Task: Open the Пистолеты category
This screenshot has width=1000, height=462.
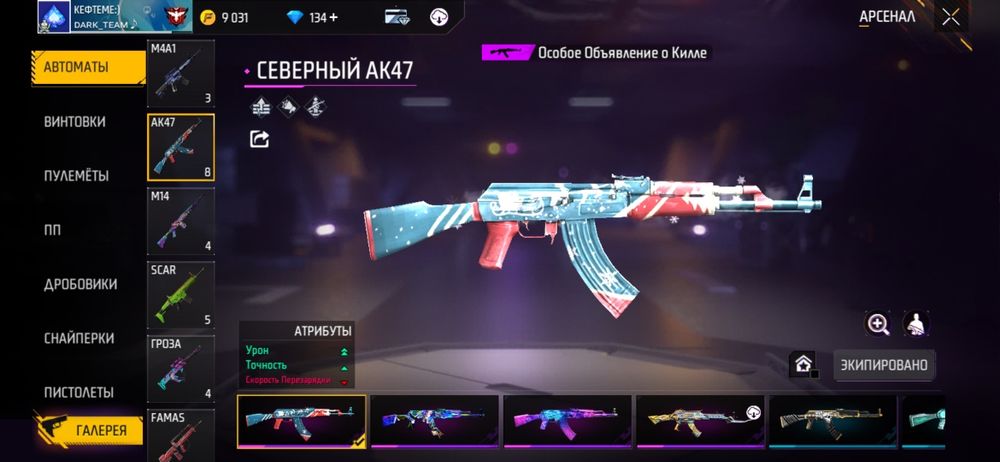Action: click(79, 392)
